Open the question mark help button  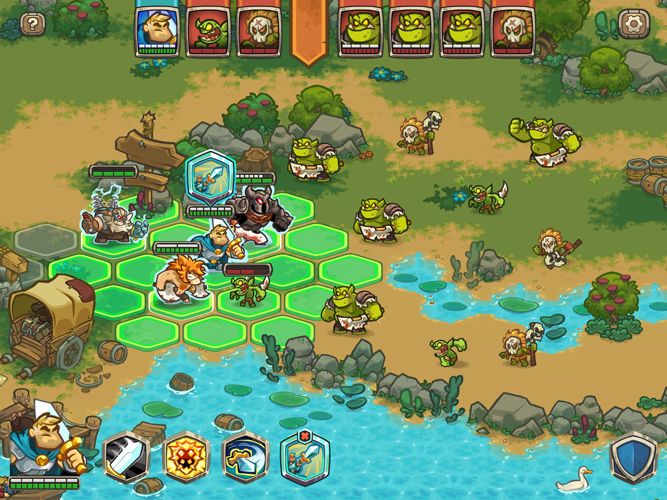[34, 24]
